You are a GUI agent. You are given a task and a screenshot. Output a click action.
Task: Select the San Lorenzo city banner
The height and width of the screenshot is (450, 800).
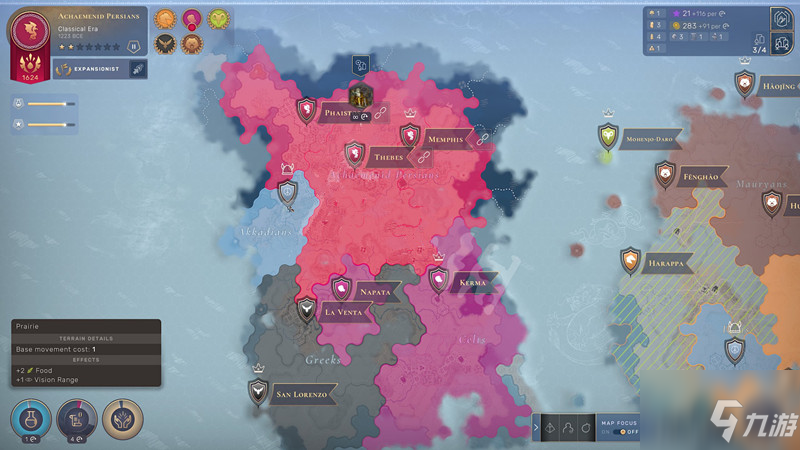pyautogui.click(x=300, y=394)
